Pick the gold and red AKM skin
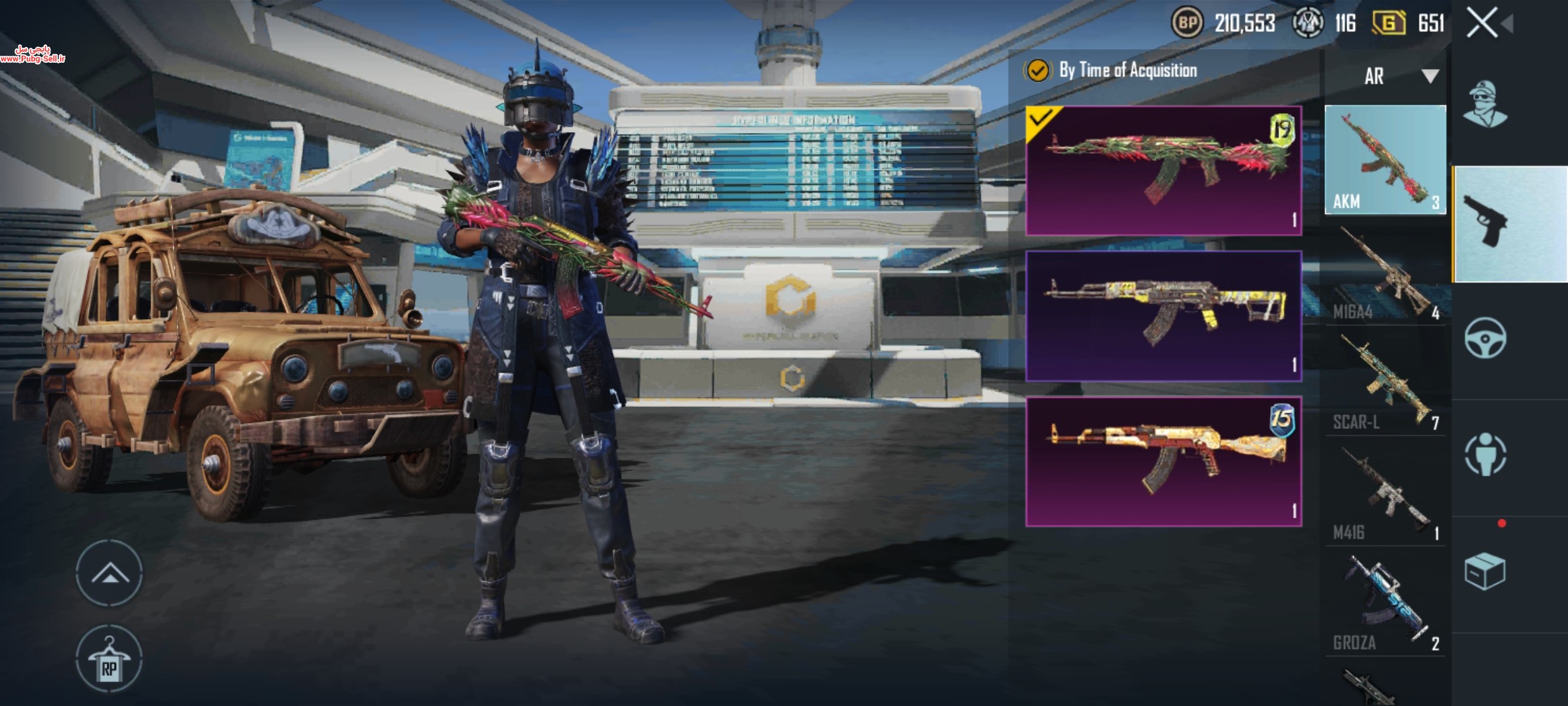Screen dimensions: 1568x706 click(1164, 461)
